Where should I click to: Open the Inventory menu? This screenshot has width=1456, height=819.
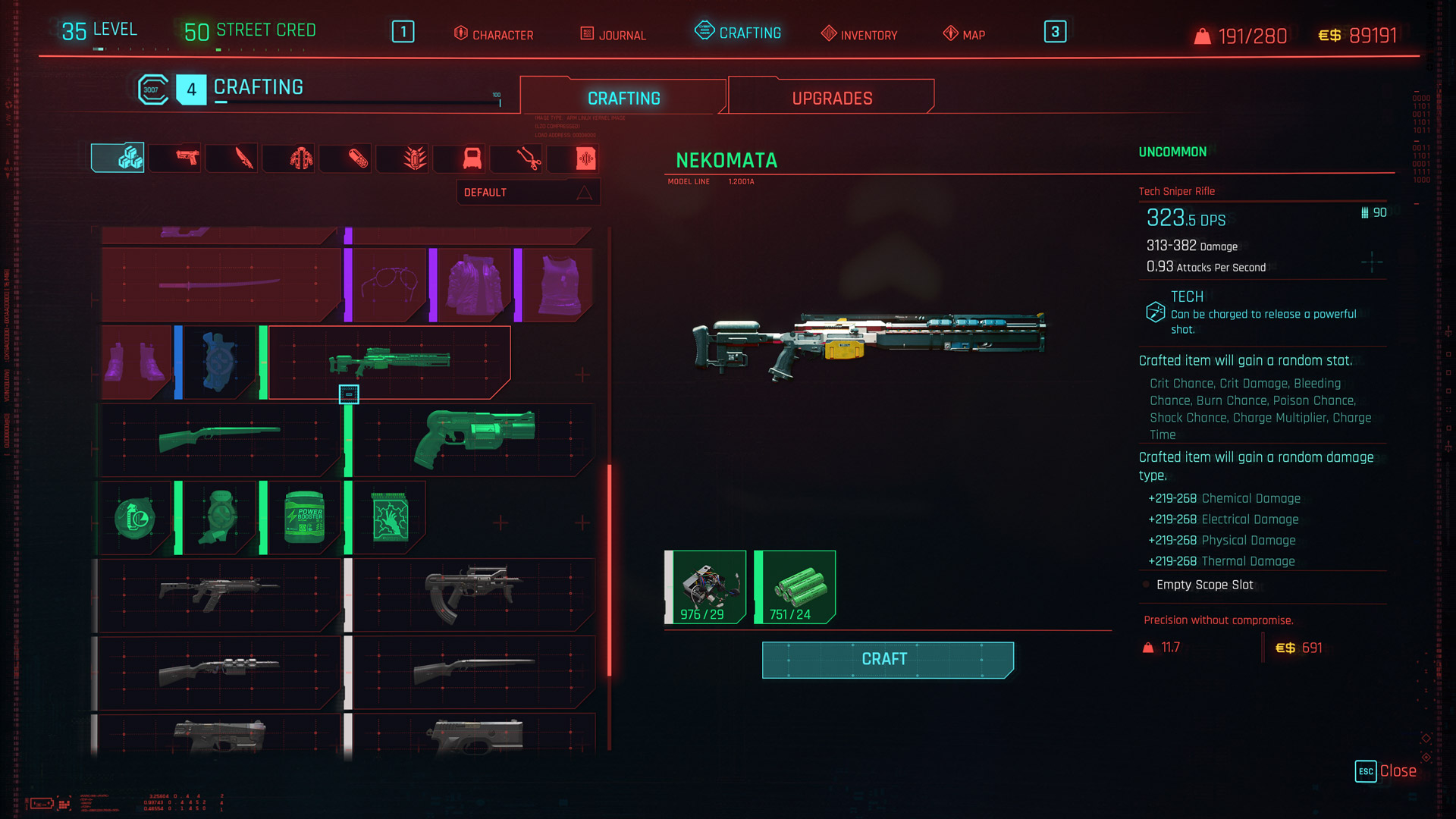coord(859,34)
